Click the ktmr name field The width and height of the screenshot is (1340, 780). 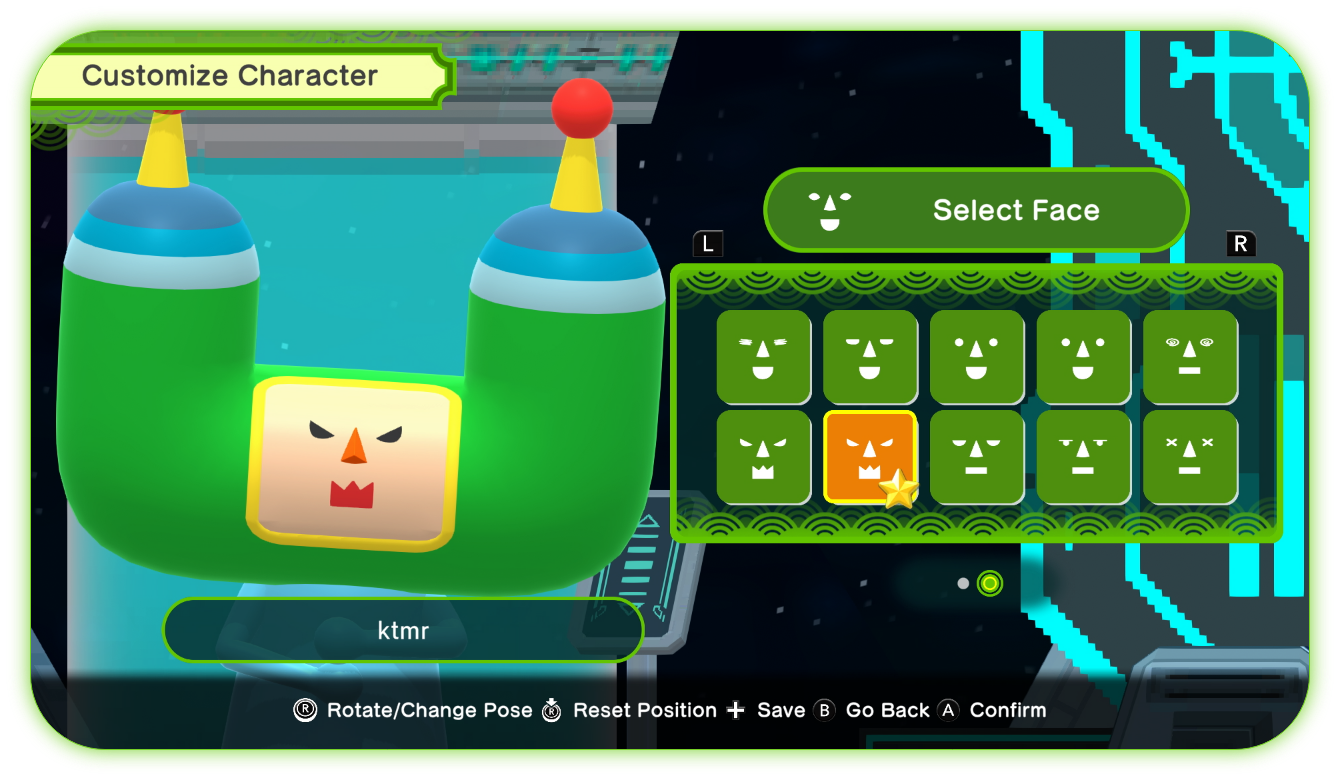tap(404, 630)
